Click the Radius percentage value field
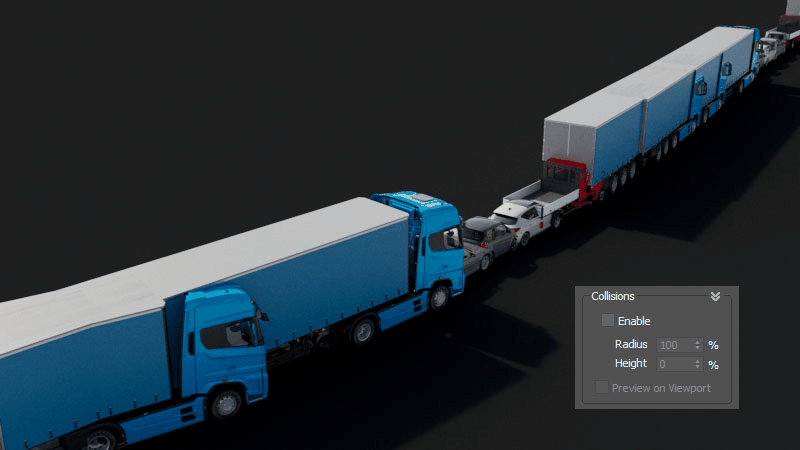Viewport: 800px width, 450px height. pyautogui.click(x=673, y=344)
